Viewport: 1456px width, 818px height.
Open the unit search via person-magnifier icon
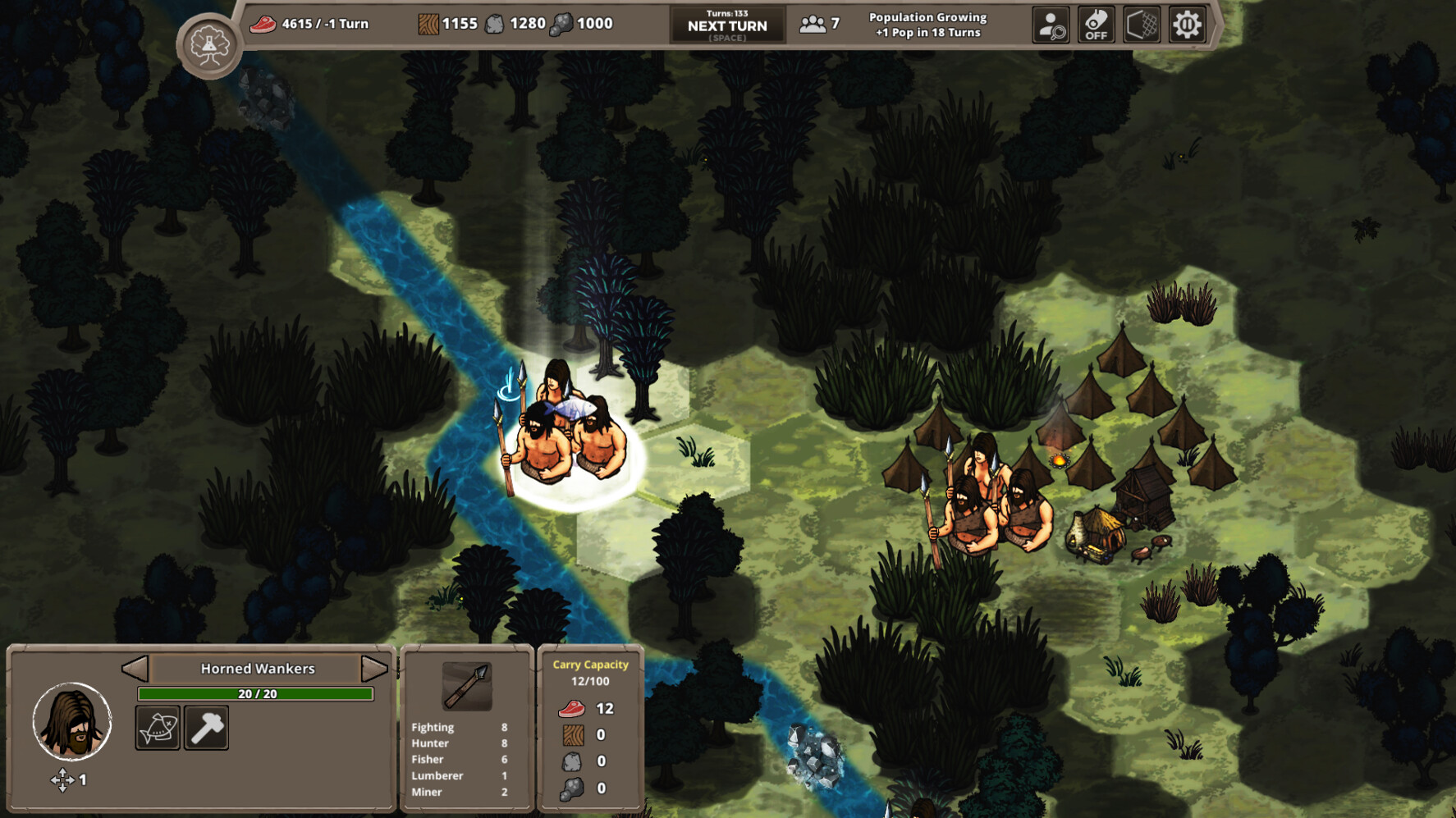tap(1052, 25)
